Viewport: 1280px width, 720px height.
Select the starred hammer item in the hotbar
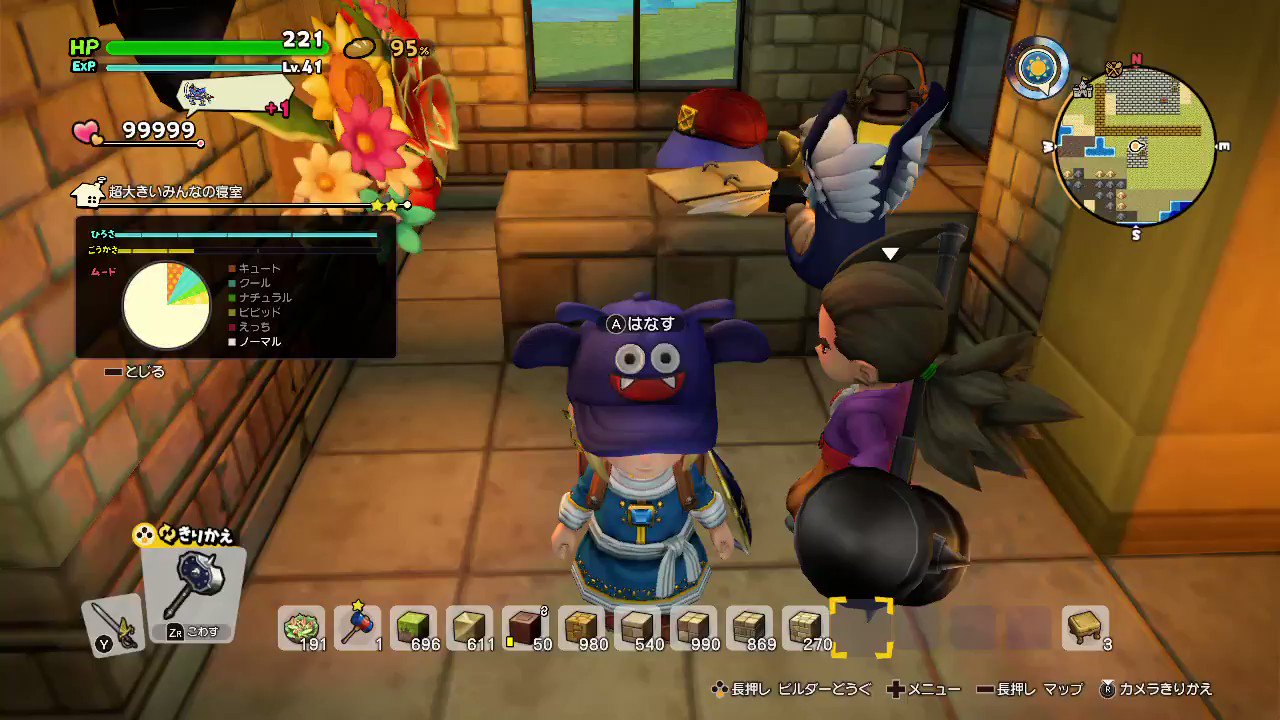(357, 630)
